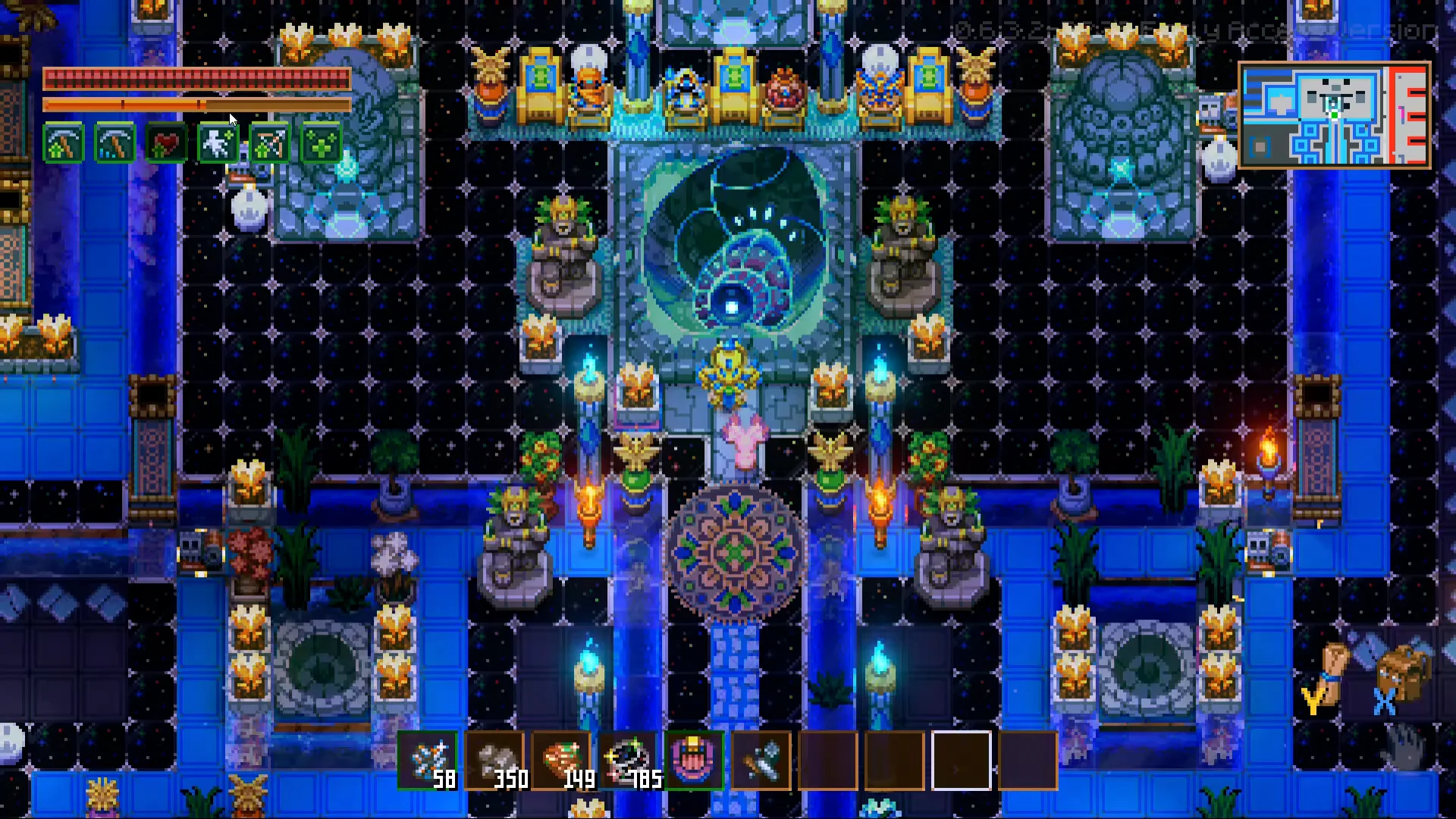The image size is (1456, 819).
Task: Inspect the running figure speed buff
Action: (x=218, y=144)
